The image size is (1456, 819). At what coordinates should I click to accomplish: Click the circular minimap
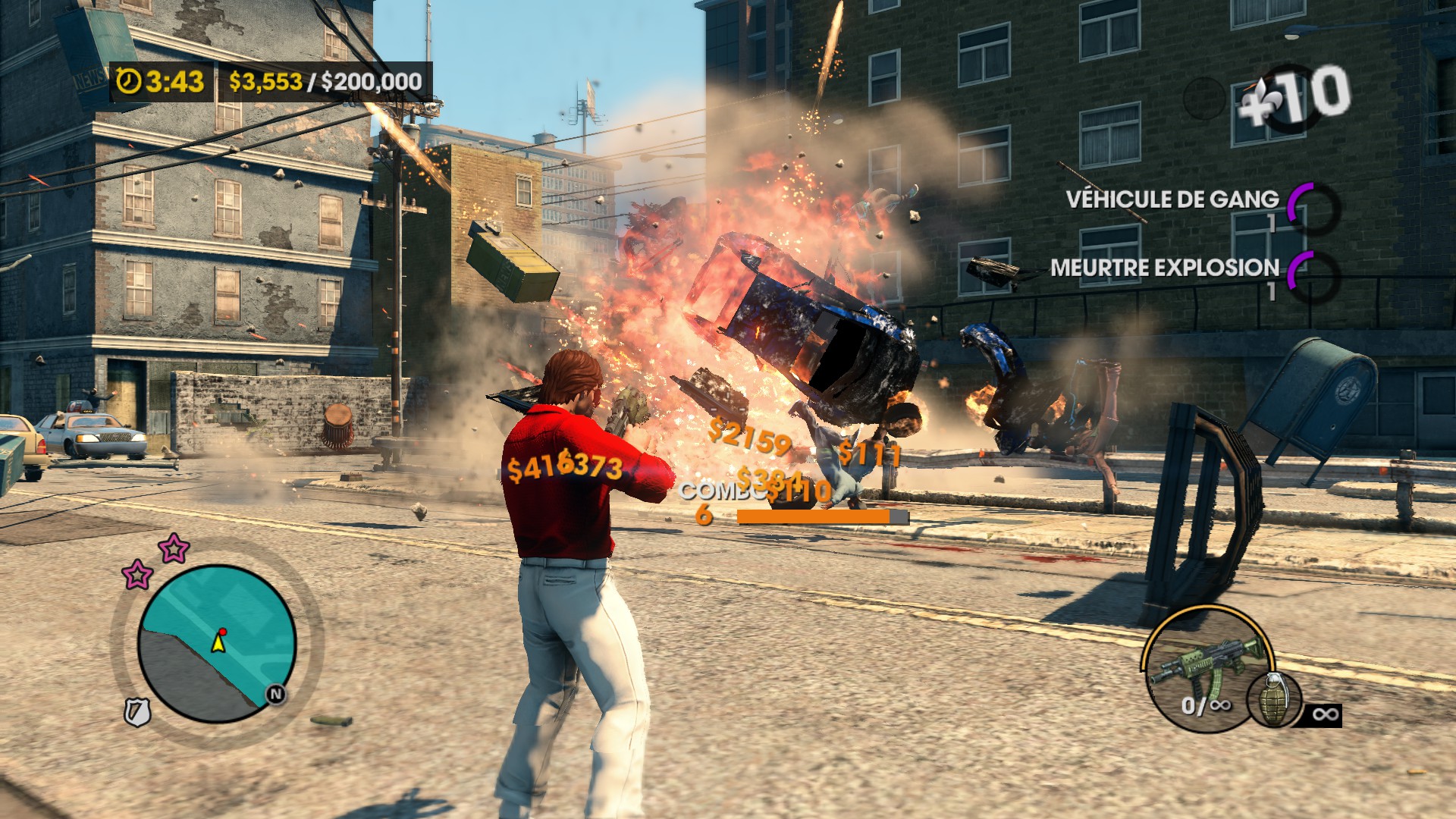pyautogui.click(x=217, y=643)
